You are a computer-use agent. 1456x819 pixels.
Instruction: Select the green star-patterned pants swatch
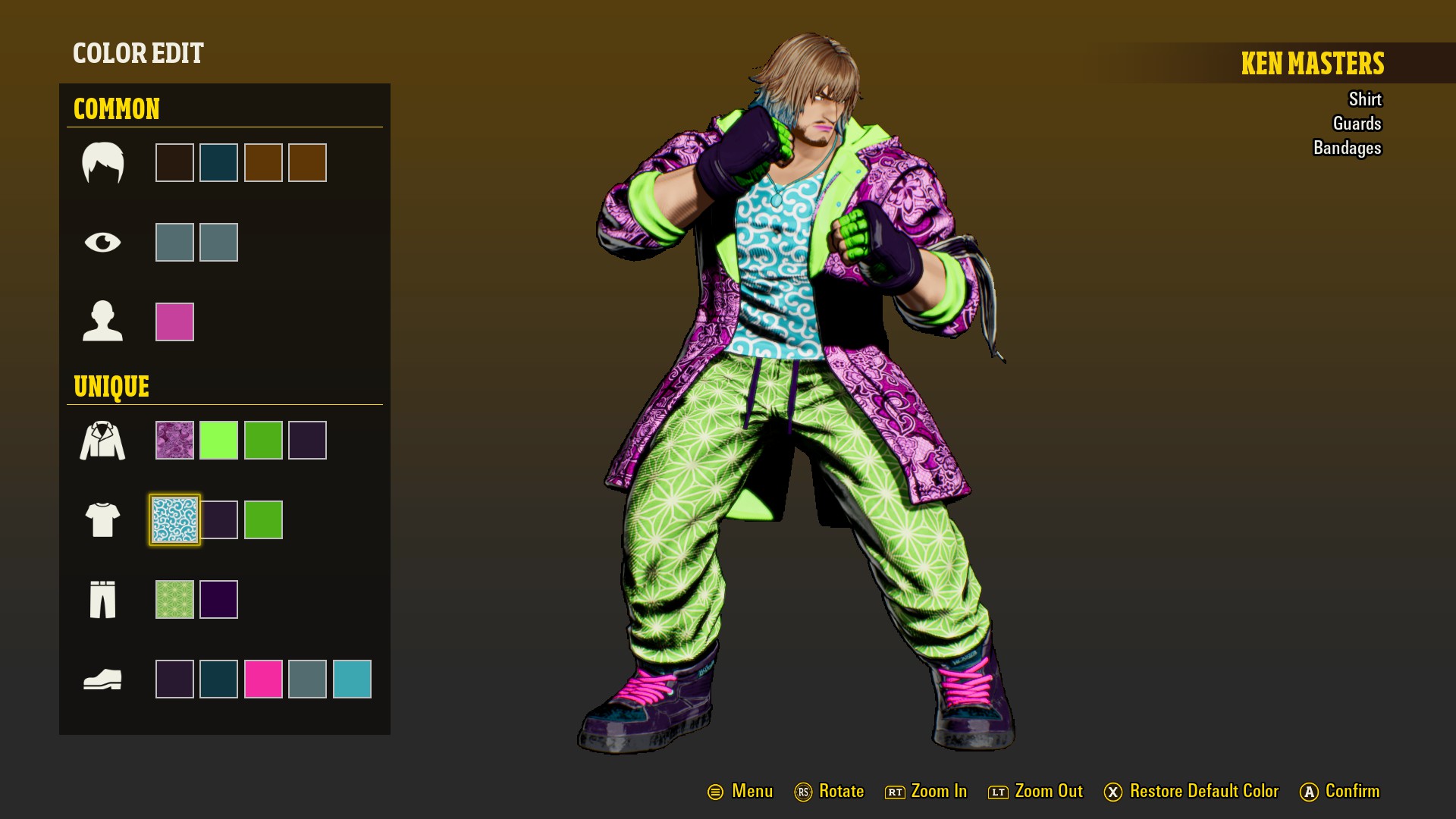coord(174,599)
